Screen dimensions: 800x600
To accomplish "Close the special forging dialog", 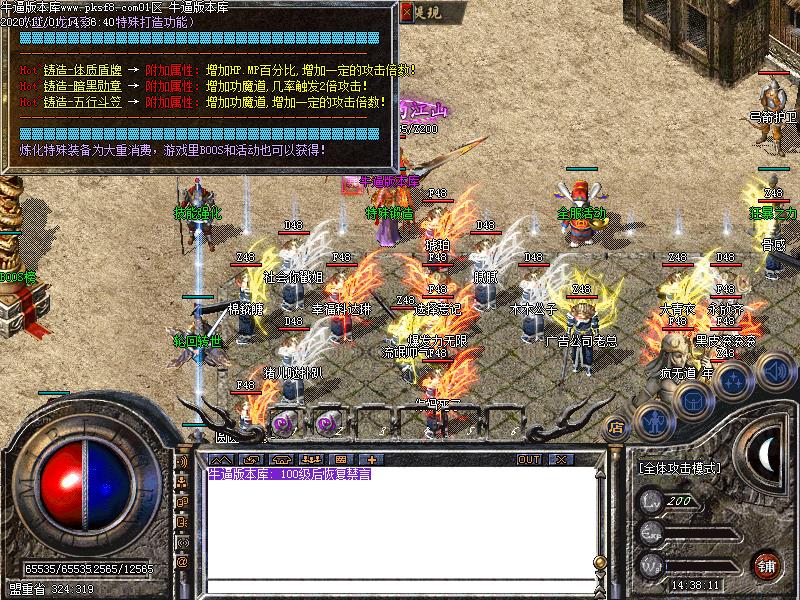I will (x=406, y=12).
